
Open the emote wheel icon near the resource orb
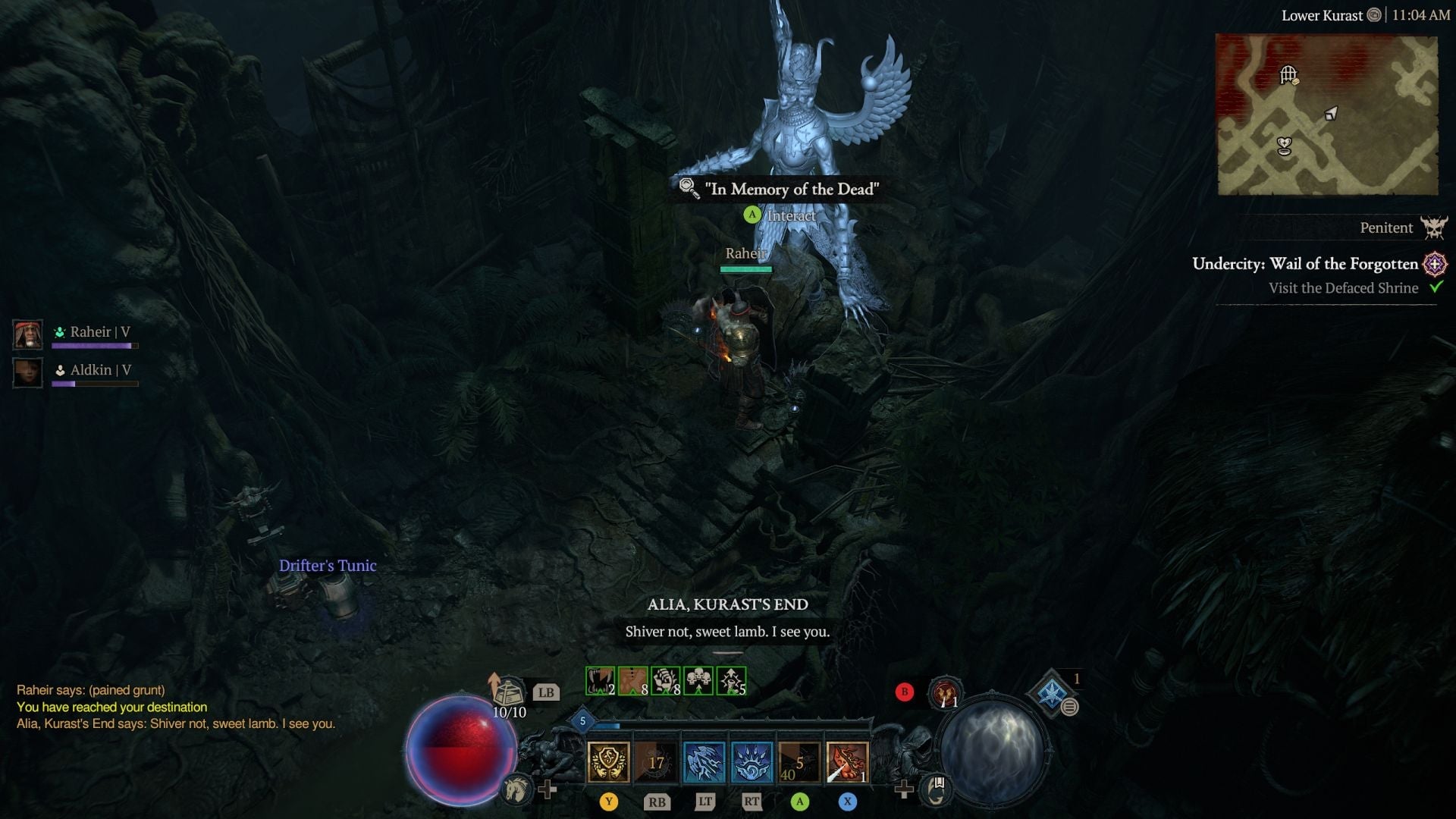pyautogui.click(x=937, y=789)
